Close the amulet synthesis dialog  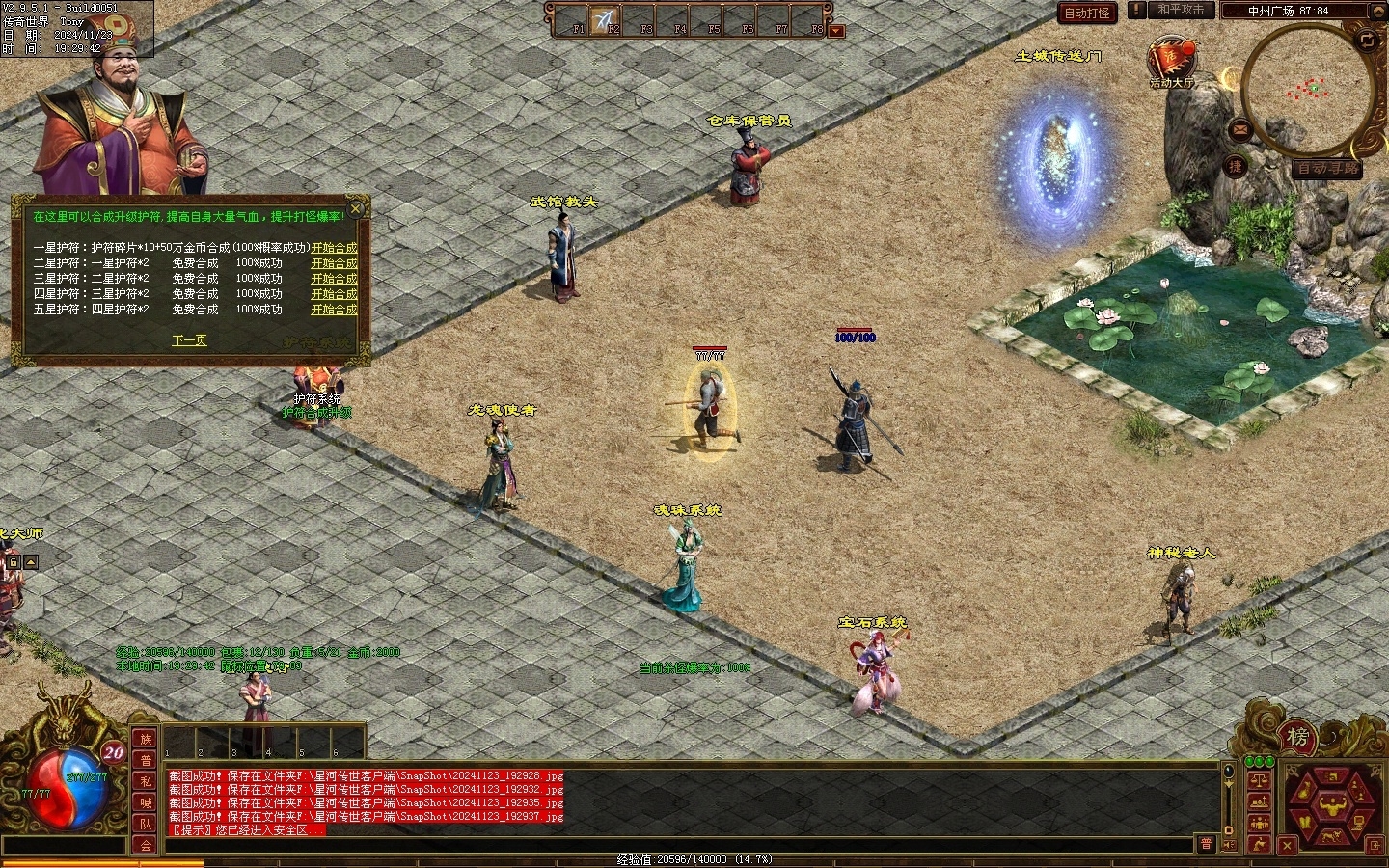356,208
